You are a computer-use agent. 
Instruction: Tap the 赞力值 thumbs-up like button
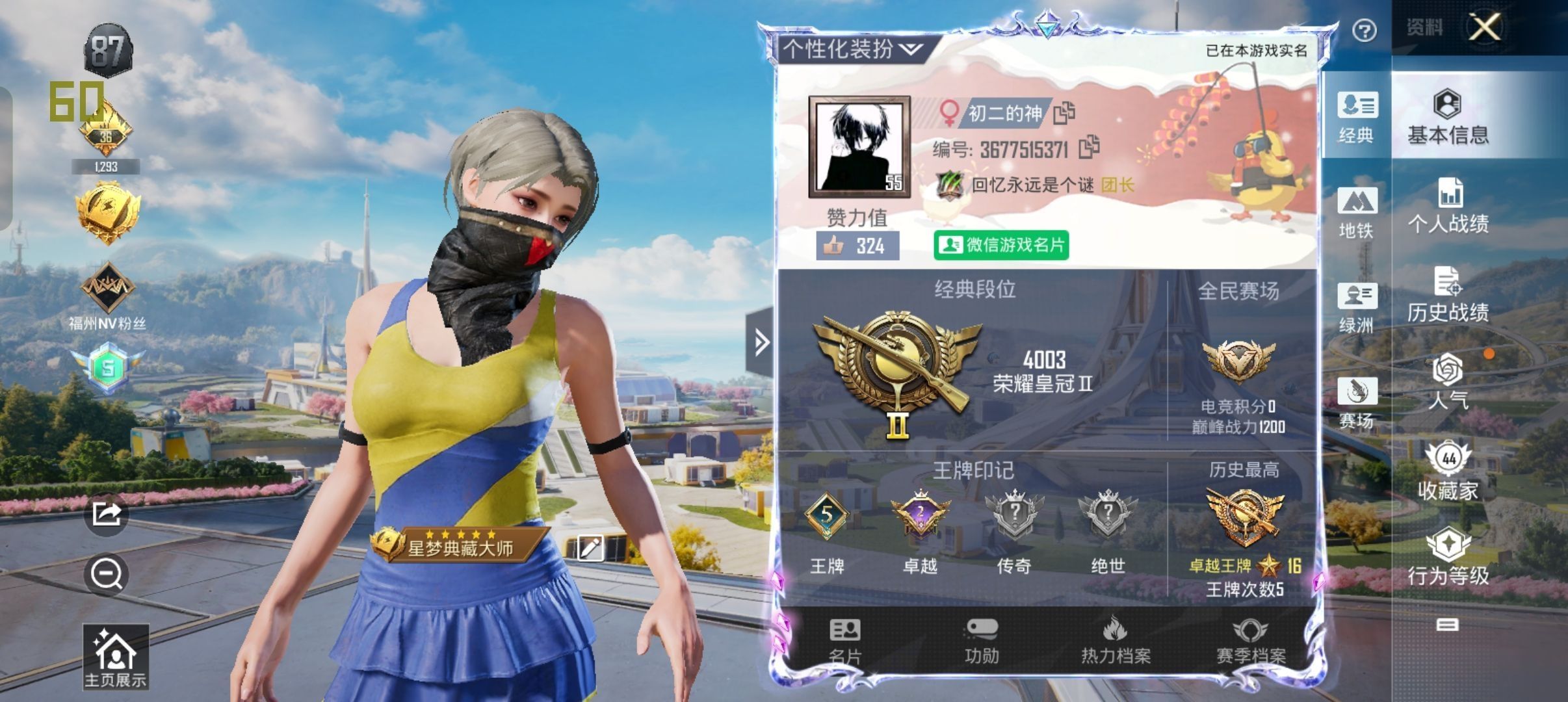tap(857, 246)
